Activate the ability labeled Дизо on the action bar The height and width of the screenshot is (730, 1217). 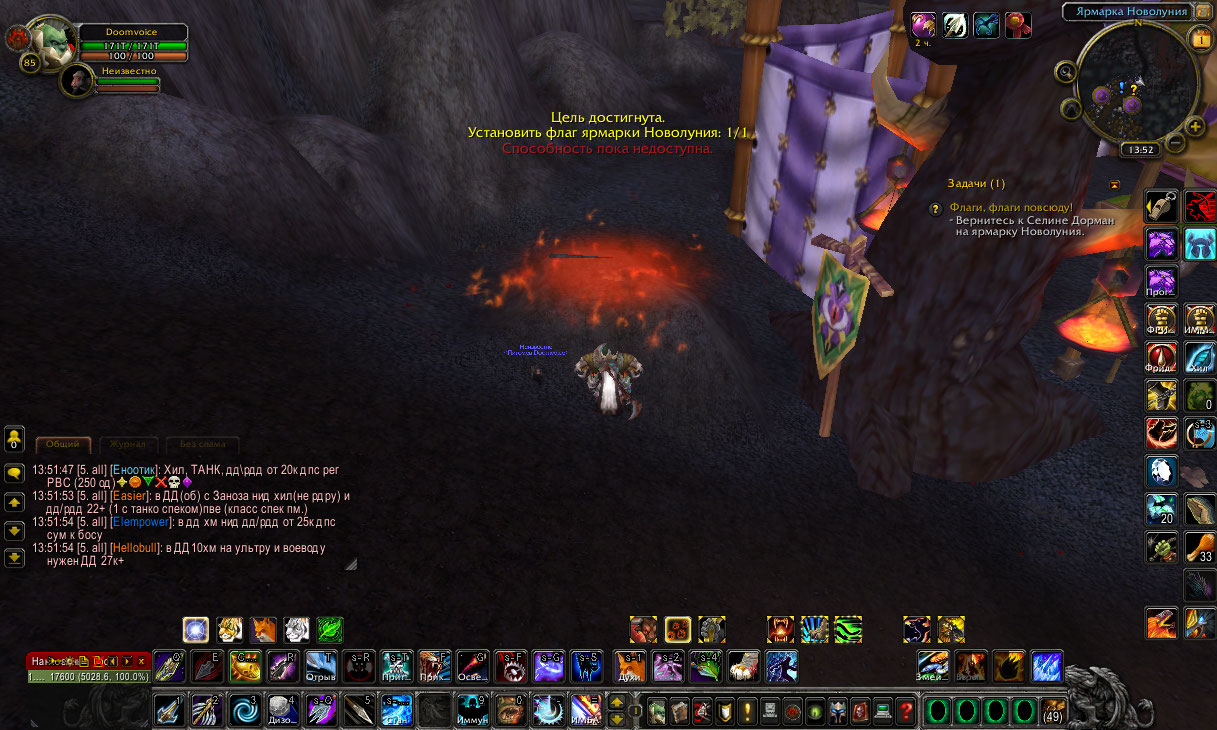(284, 709)
